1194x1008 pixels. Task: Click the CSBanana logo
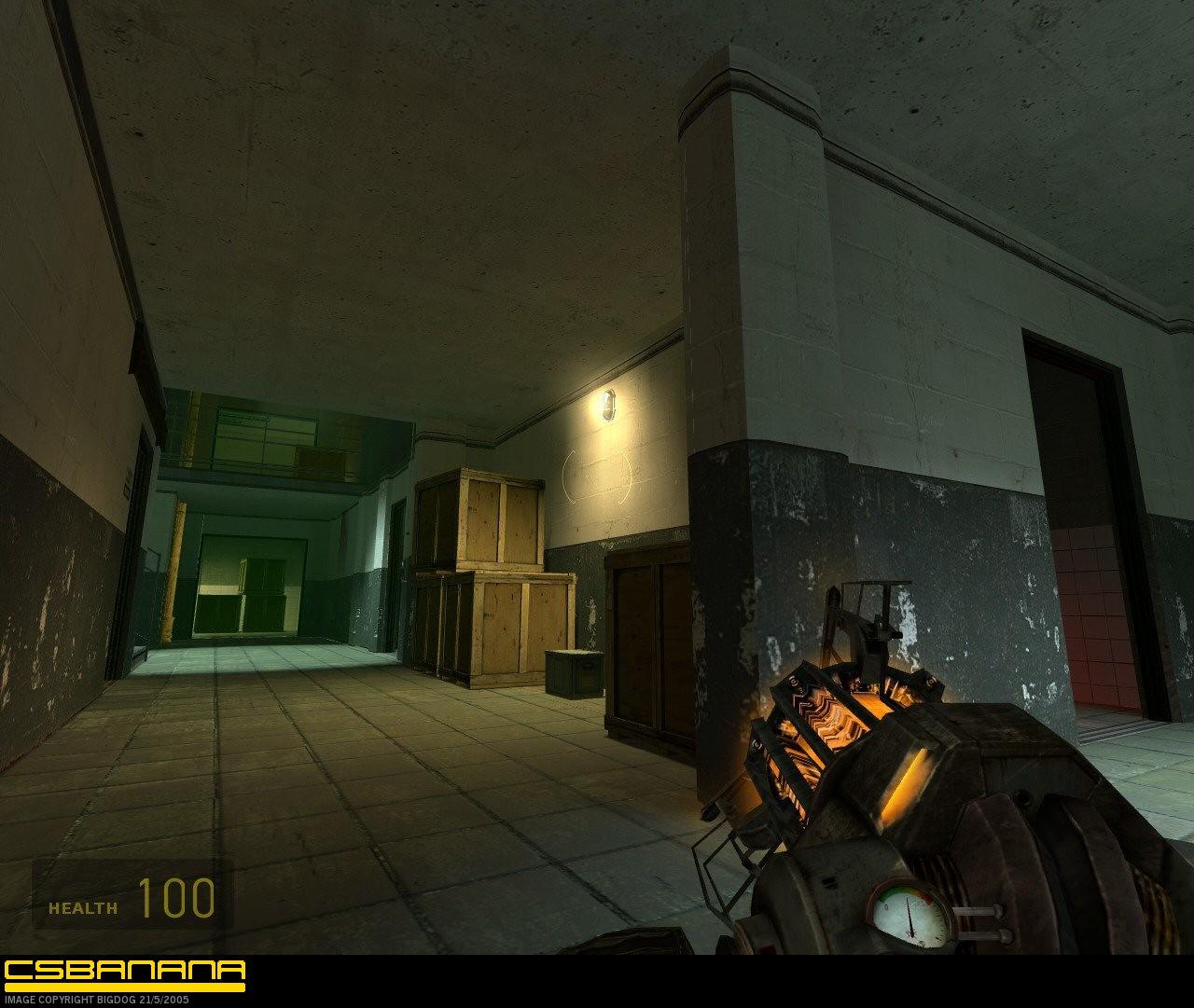(124, 973)
